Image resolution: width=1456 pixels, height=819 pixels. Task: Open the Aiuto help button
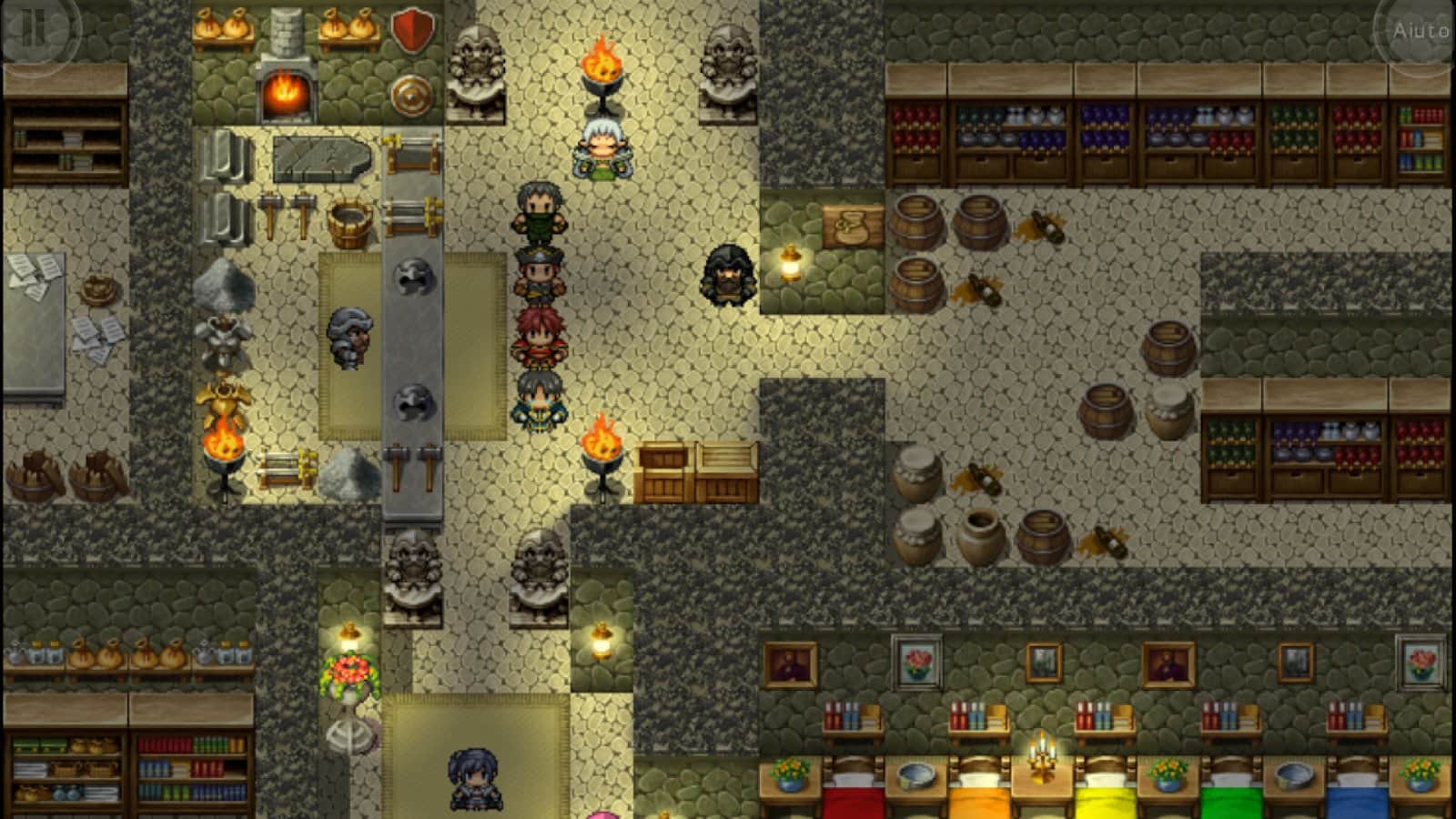1420,31
